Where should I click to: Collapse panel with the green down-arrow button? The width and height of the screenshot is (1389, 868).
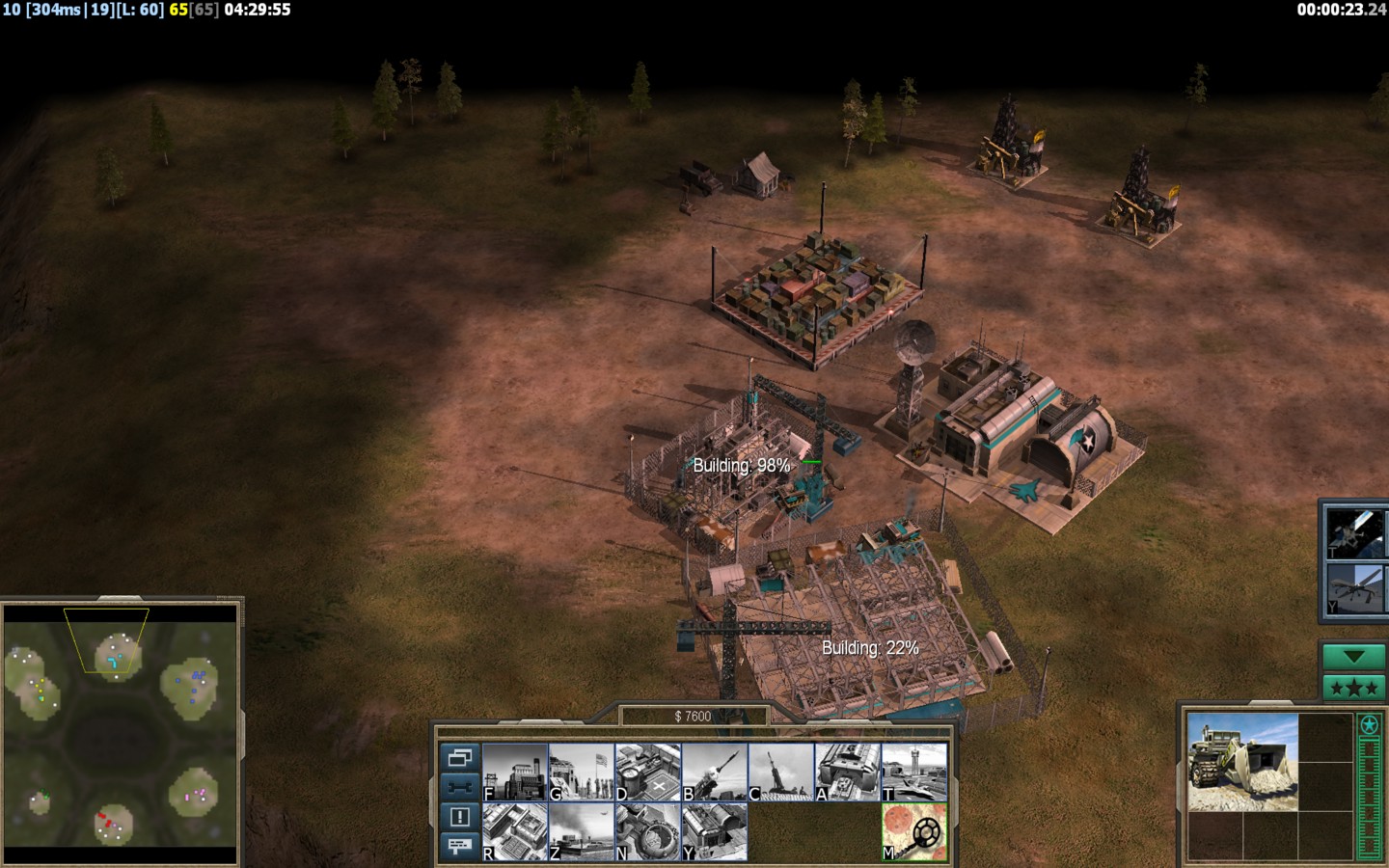[1354, 657]
